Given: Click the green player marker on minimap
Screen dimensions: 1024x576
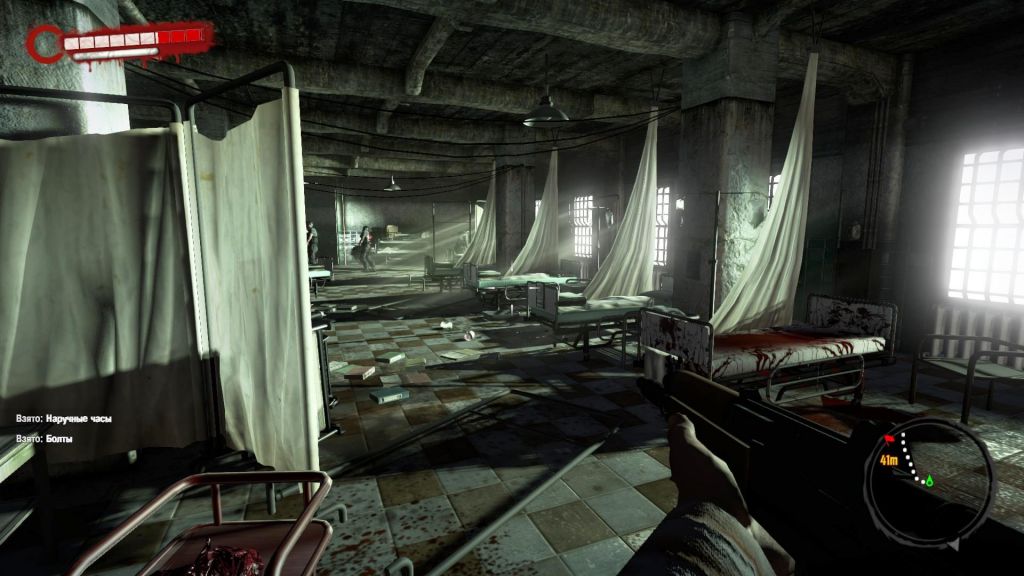Looking at the screenshot, I should coord(928,481).
